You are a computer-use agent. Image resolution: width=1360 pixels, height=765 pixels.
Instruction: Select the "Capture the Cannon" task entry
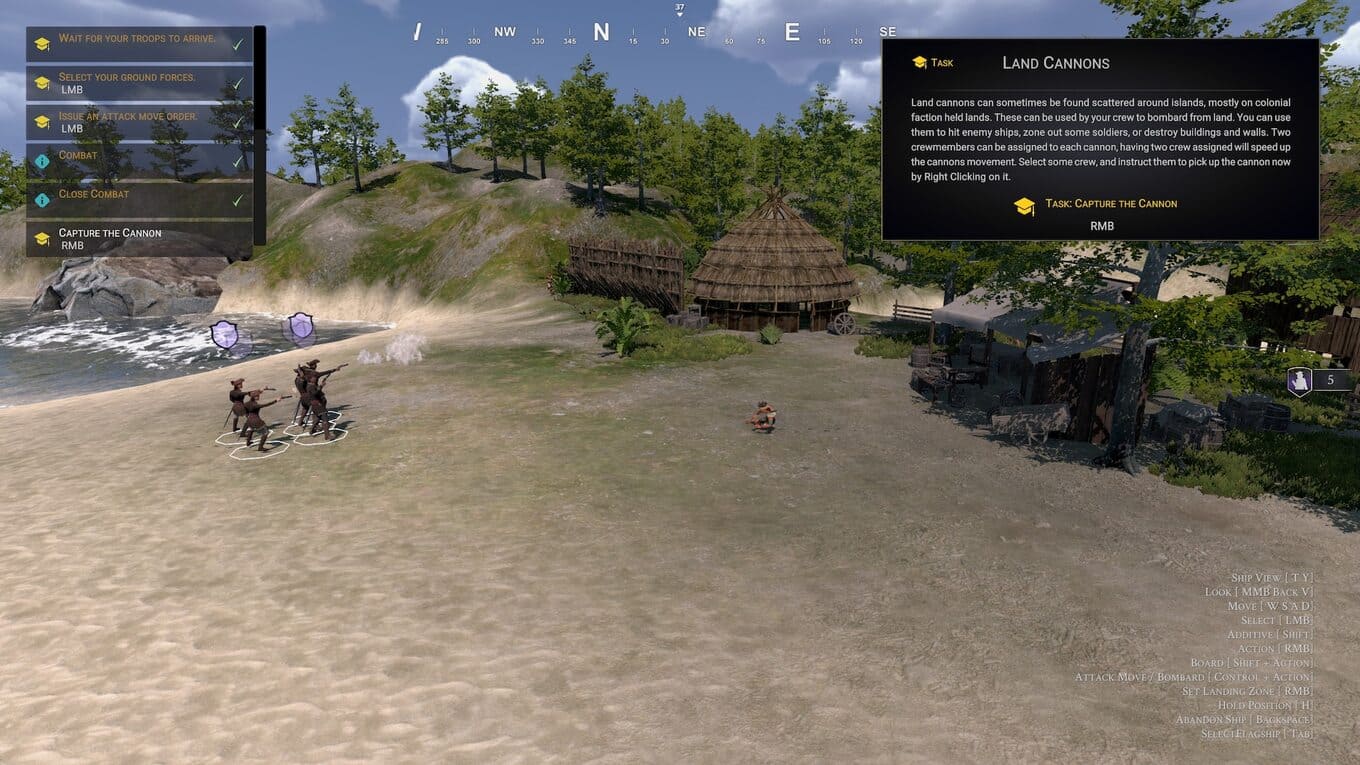(x=138, y=238)
